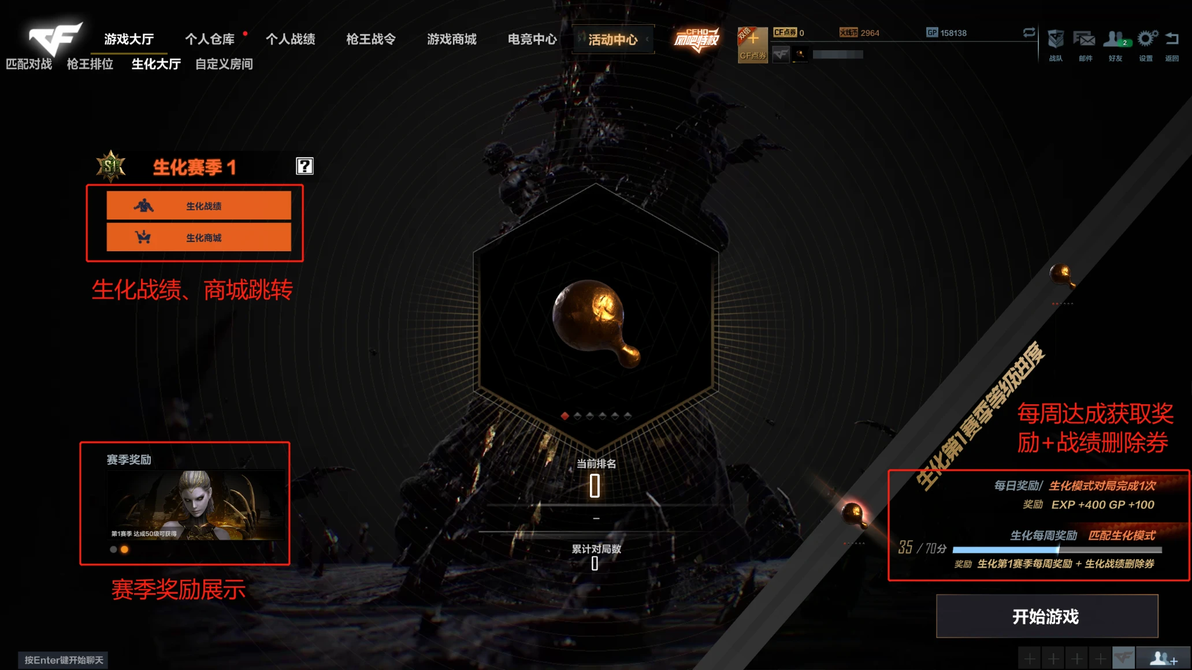Start the match with 开始游戏
This screenshot has width=1192, height=670.
[x=1046, y=617]
